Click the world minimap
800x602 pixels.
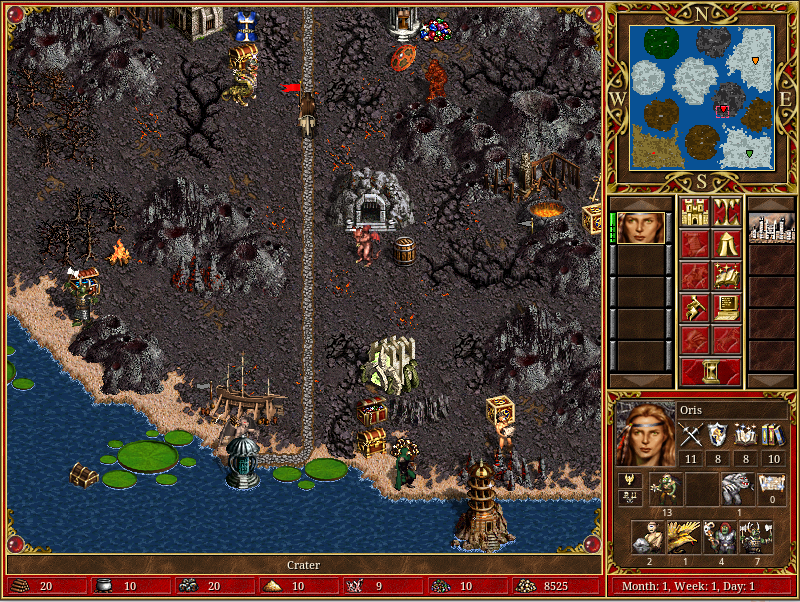coord(702,96)
